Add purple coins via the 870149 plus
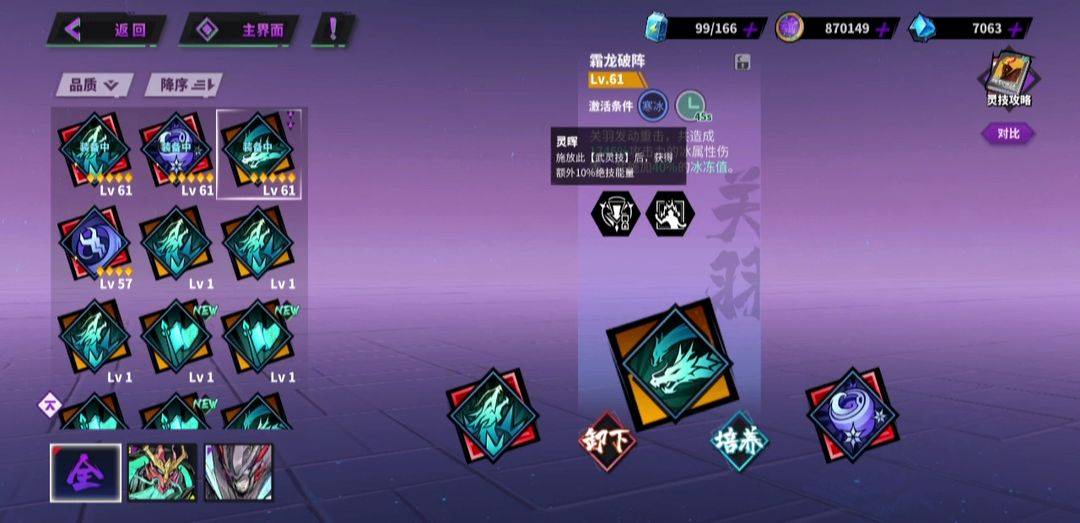This screenshot has height=523, width=1080. (x=882, y=29)
